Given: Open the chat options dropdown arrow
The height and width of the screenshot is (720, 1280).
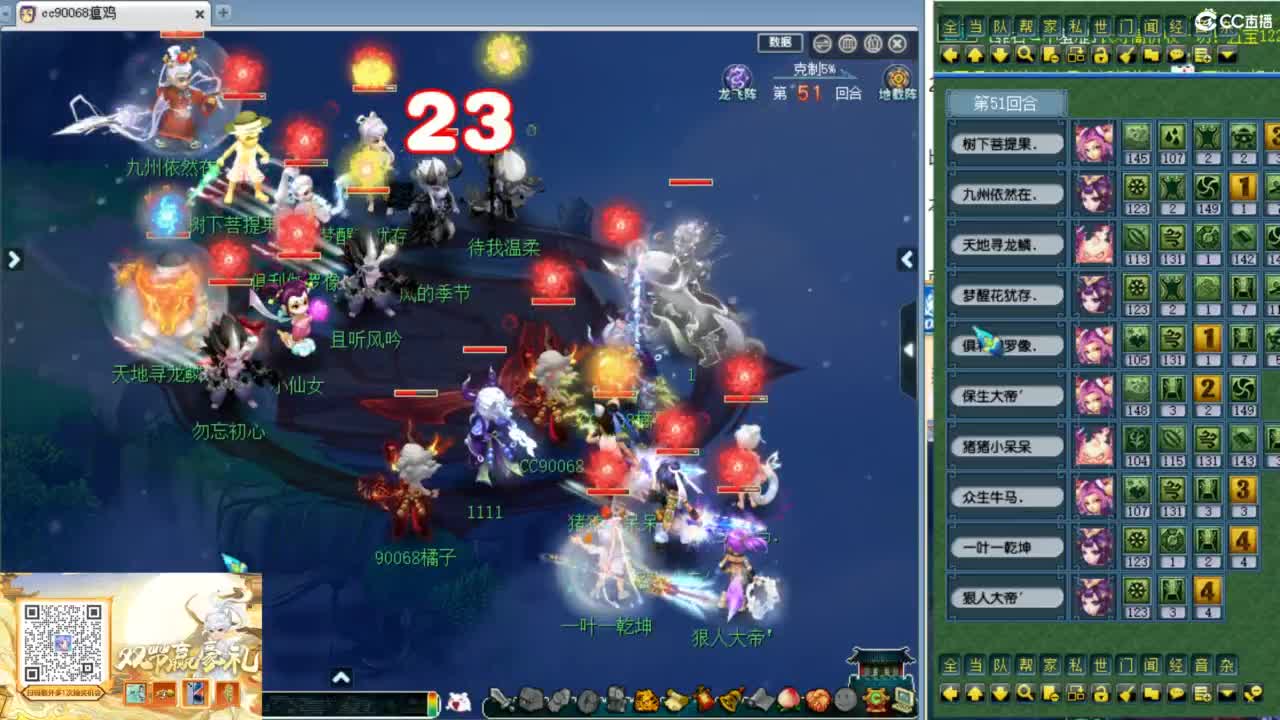Looking at the screenshot, I should coord(1228,55).
